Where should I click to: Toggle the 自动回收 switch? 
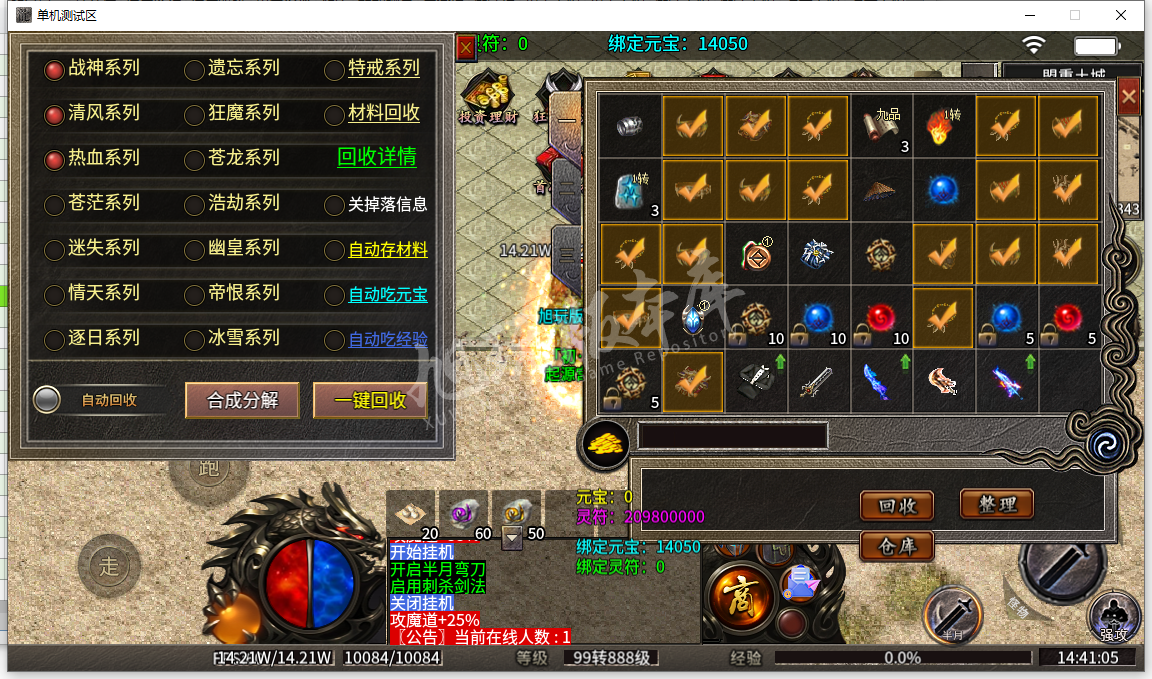coord(47,400)
